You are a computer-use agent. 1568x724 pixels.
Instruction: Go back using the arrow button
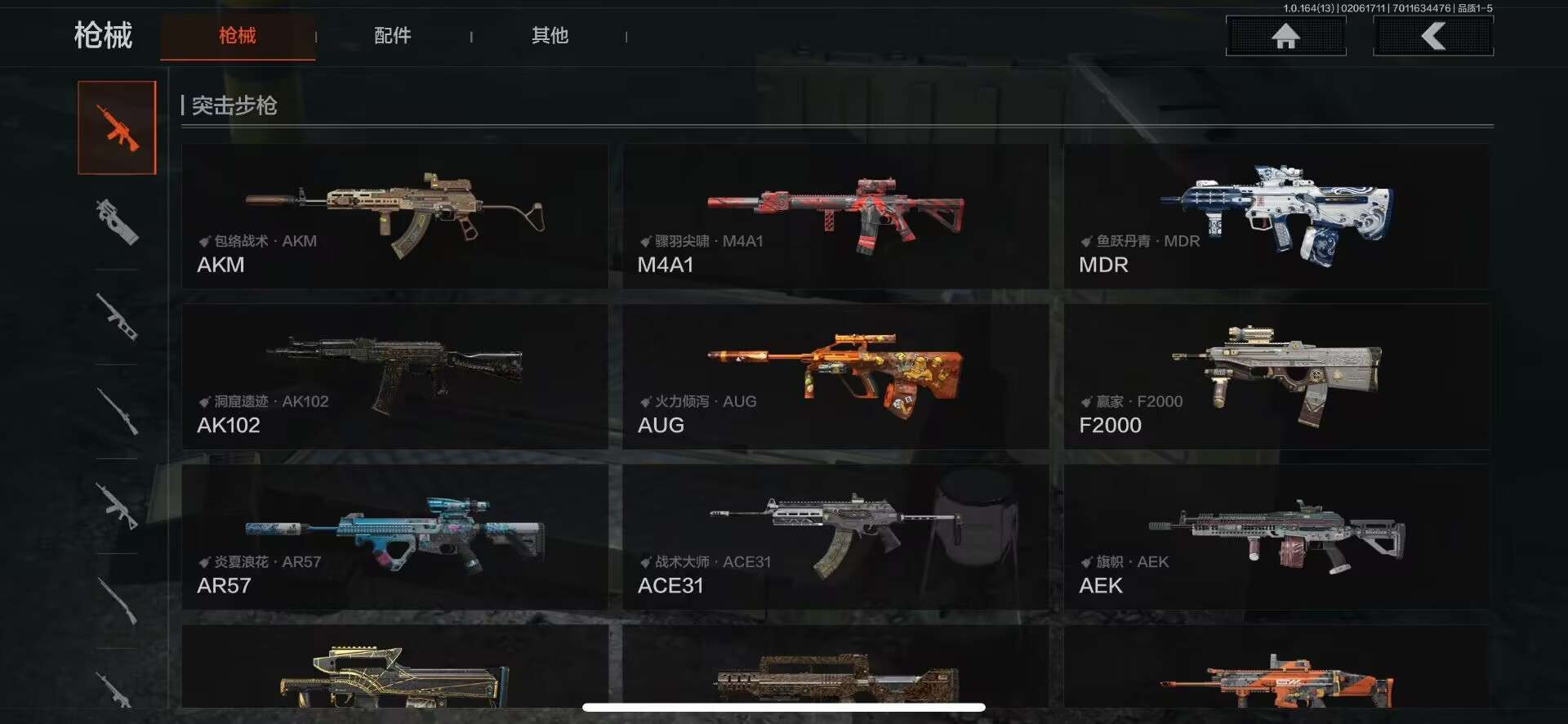pyautogui.click(x=1433, y=36)
